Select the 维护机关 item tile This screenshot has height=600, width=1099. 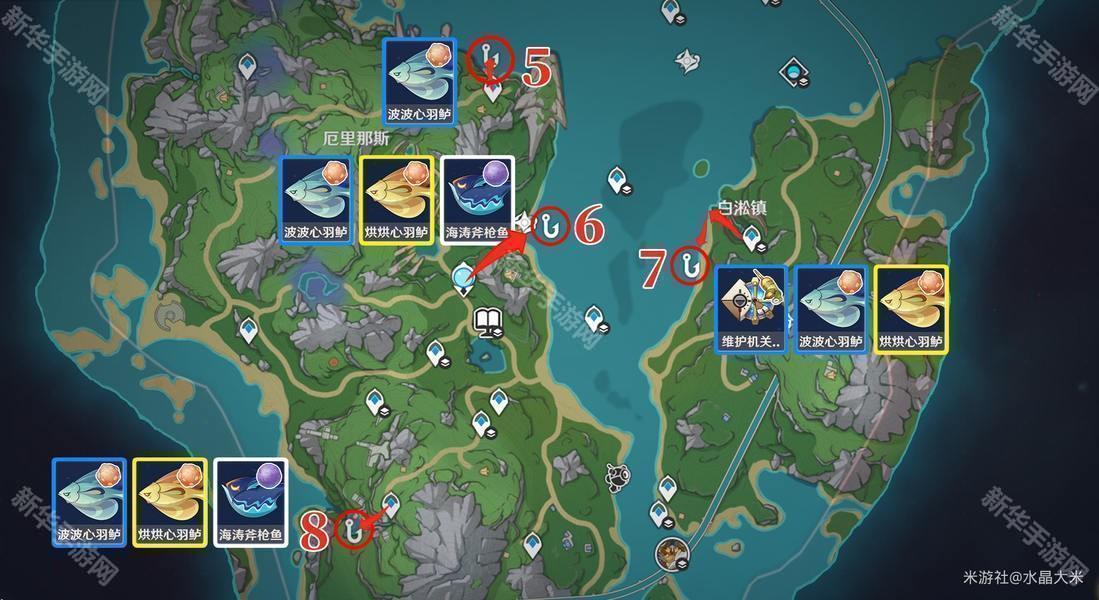click(x=751, y=310)
